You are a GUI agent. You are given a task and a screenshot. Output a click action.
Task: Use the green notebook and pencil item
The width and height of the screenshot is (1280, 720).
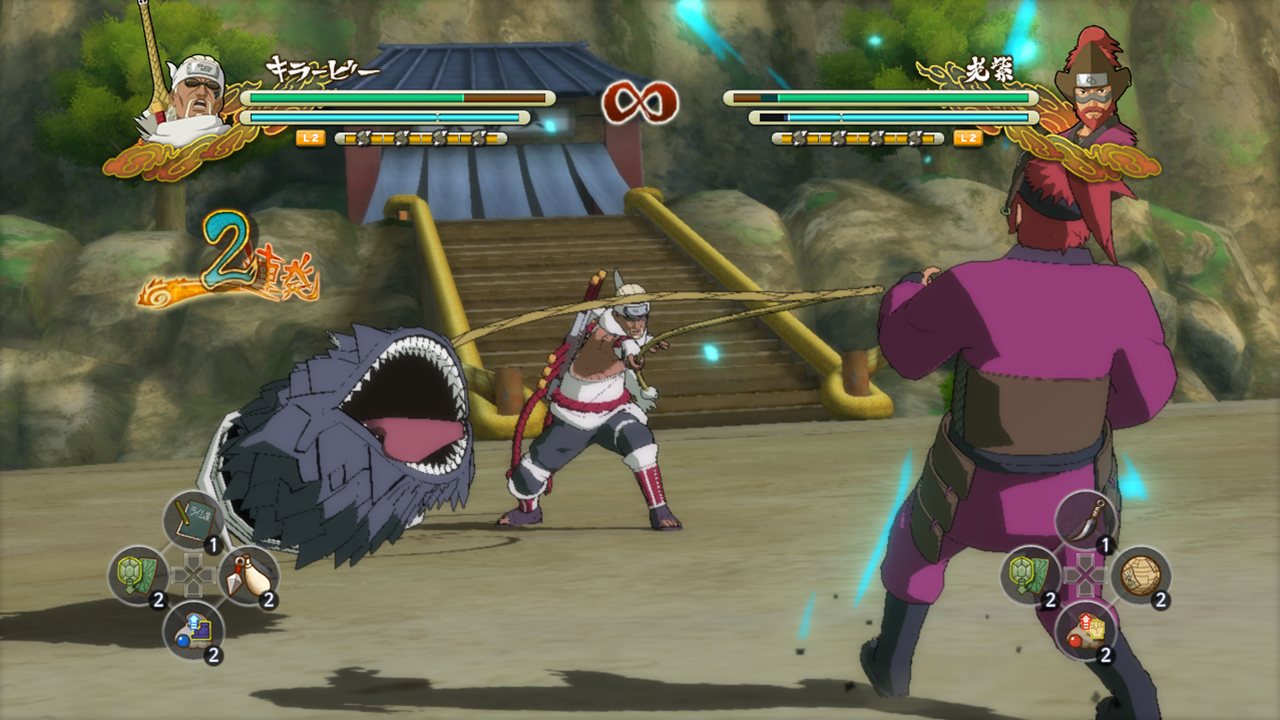tap(192, 520)
